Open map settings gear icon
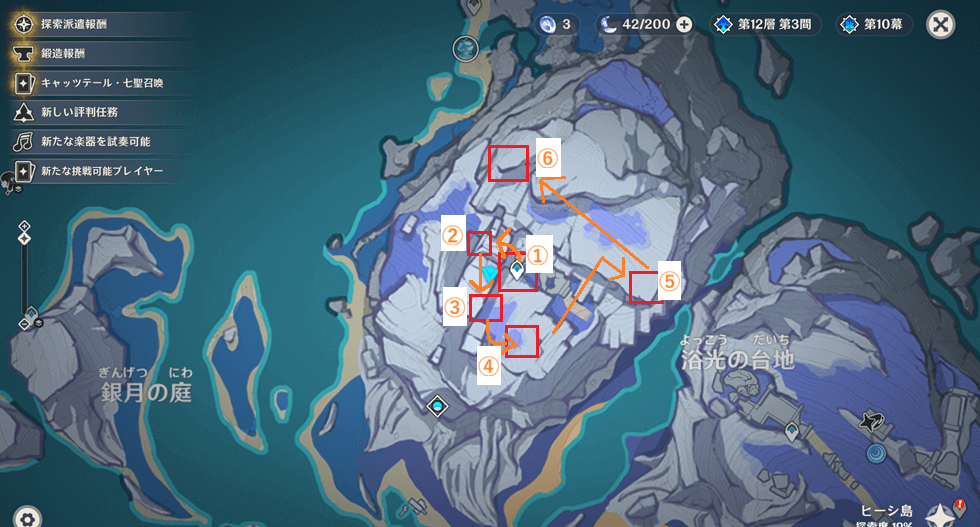Viewport: 980px width, 527px height. [27, 517]
